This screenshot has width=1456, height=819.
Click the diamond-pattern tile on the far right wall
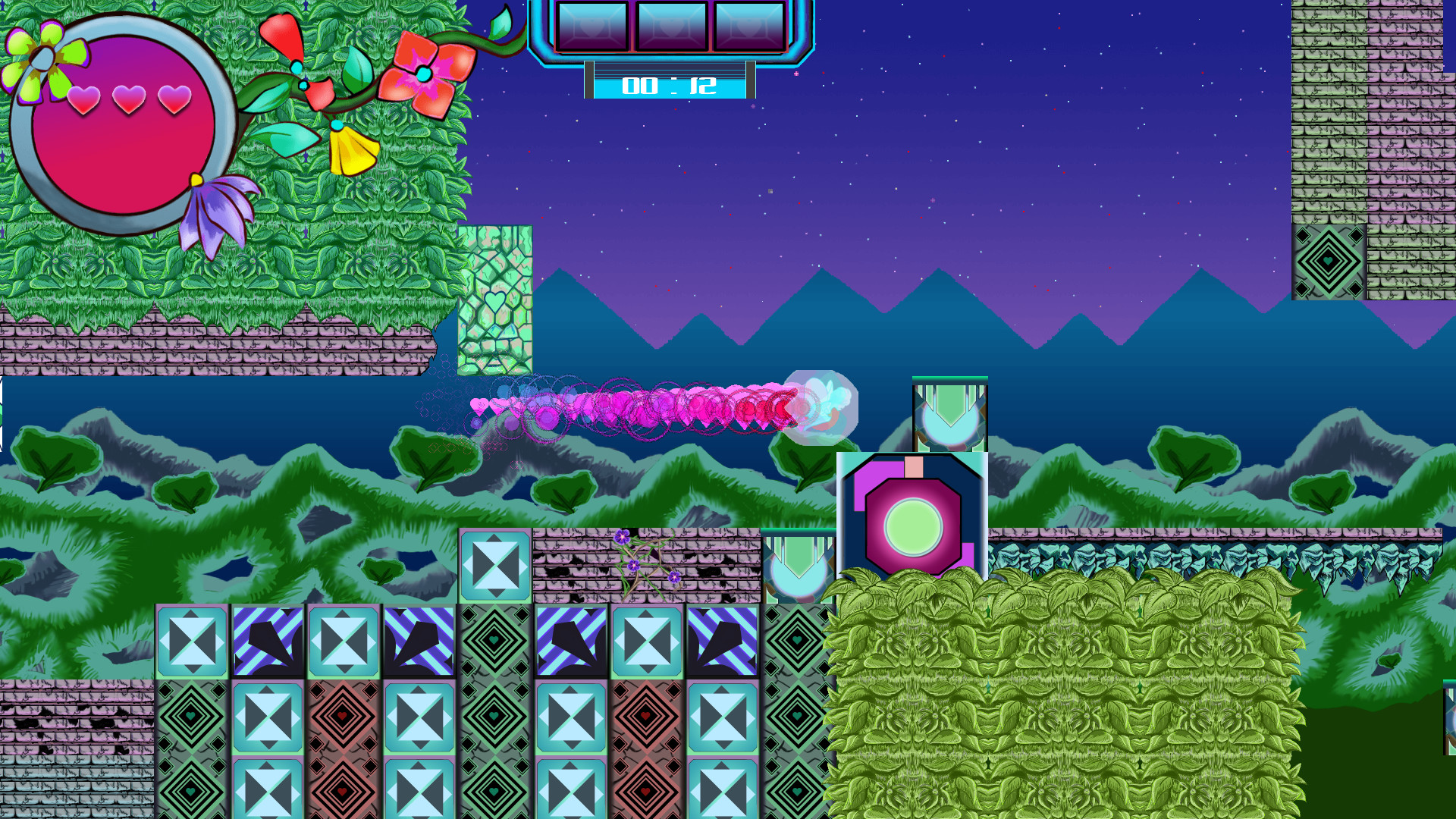(x=1329, y=262)
